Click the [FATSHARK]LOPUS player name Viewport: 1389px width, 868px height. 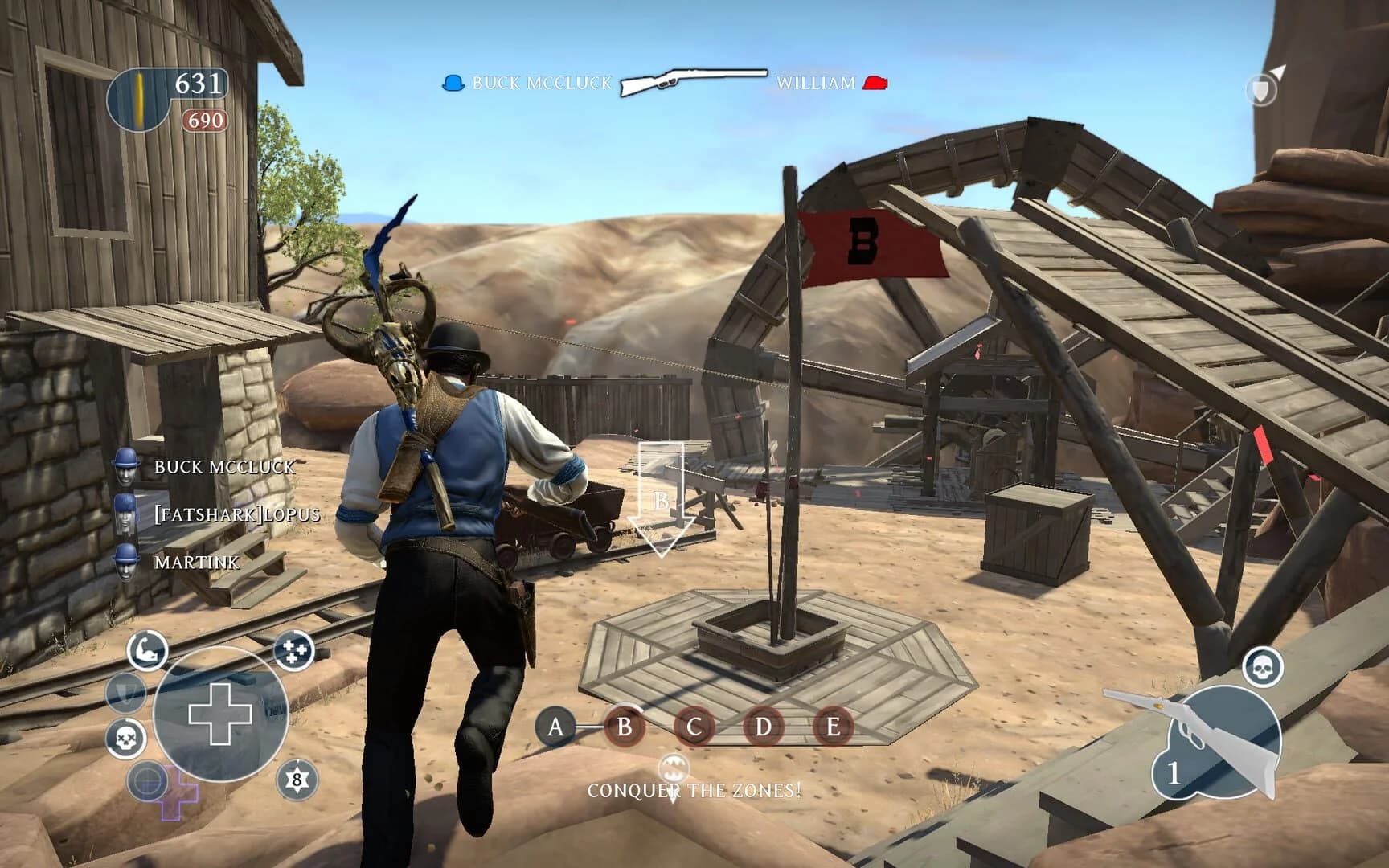(x=237, y=516)
